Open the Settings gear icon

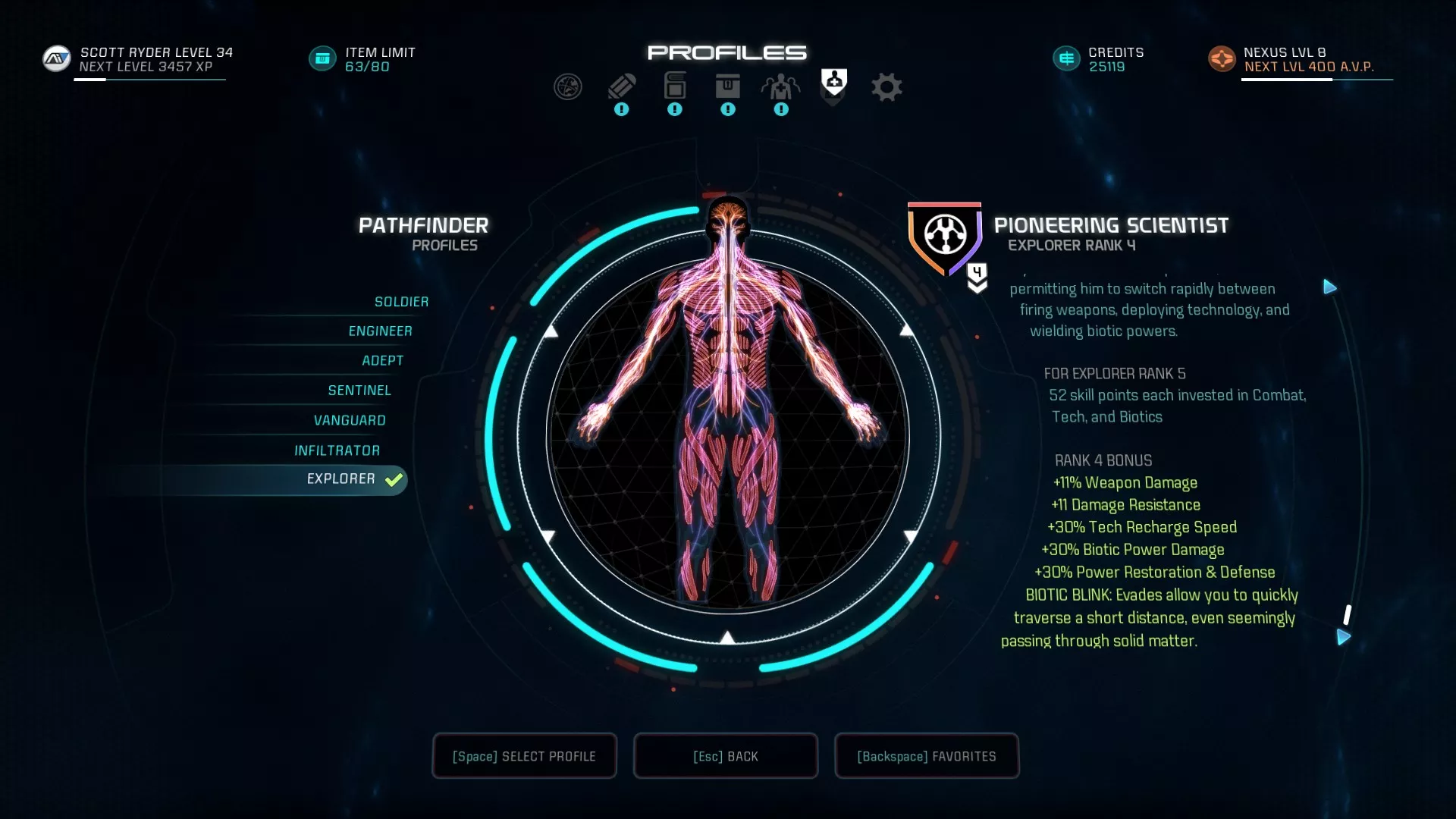(x=886, y=86)
